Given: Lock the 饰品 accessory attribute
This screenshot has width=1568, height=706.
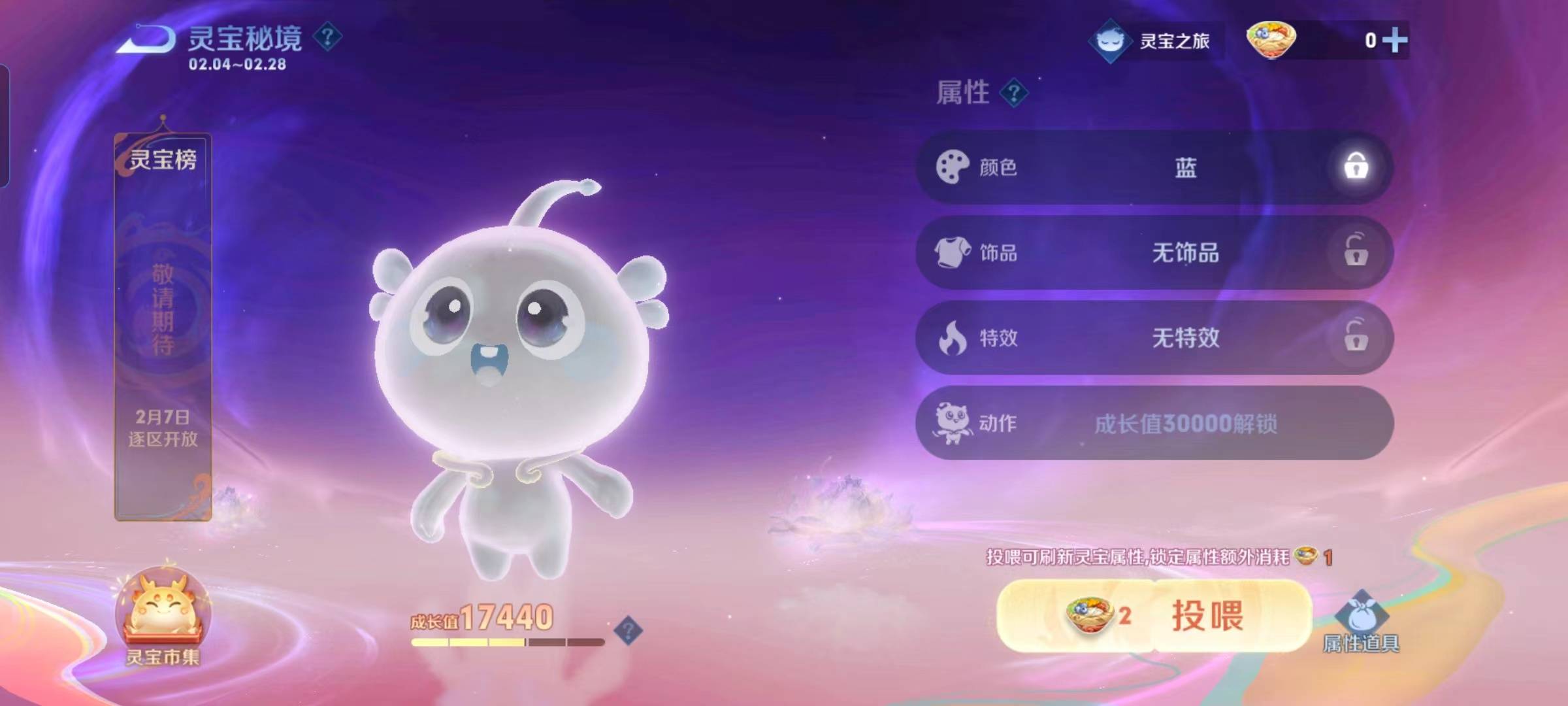Looking at the screenshot, I should coord(1356,252).
